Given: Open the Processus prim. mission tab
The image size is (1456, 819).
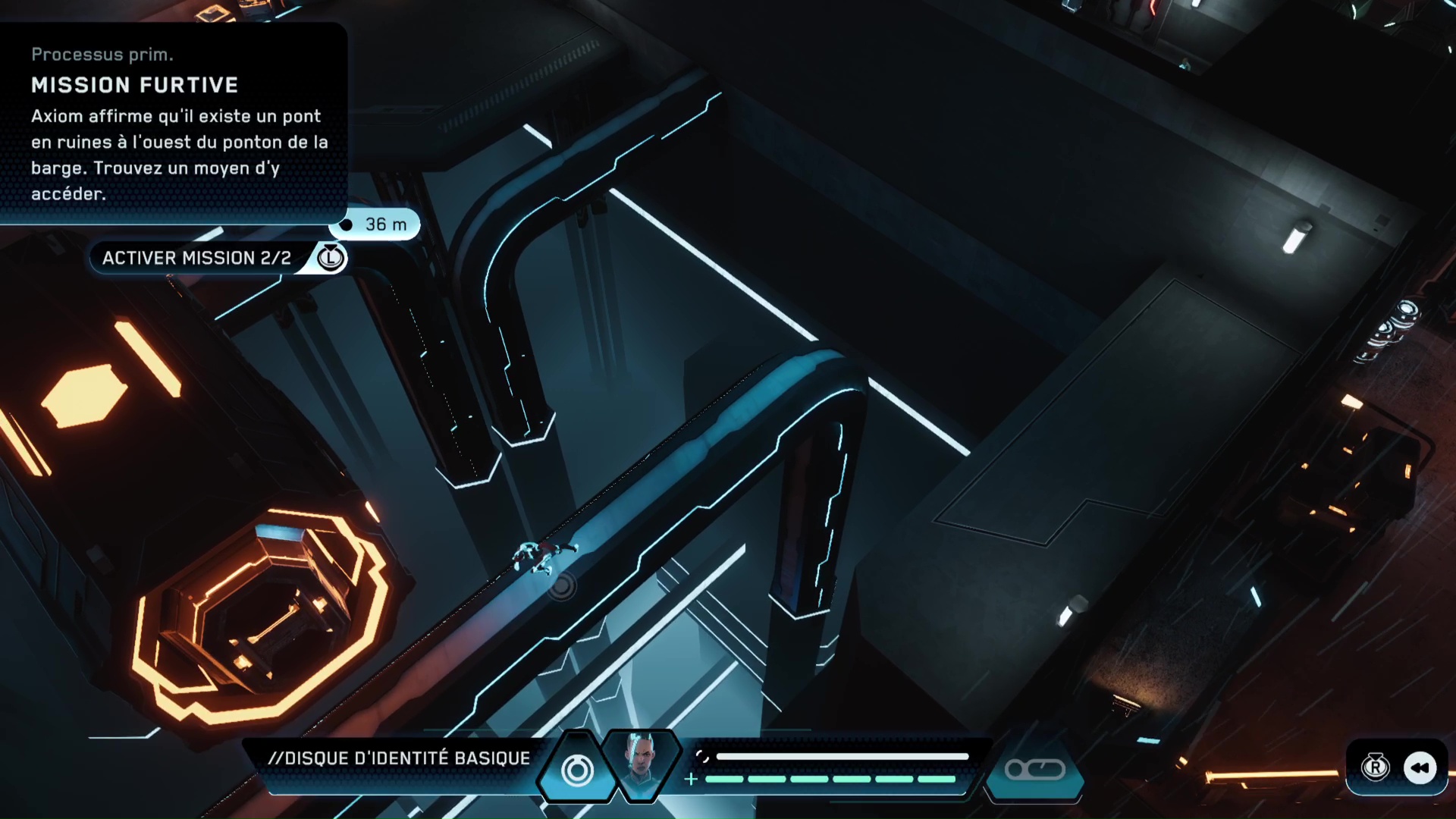Looking at the screenshot, I should (104, 54).
